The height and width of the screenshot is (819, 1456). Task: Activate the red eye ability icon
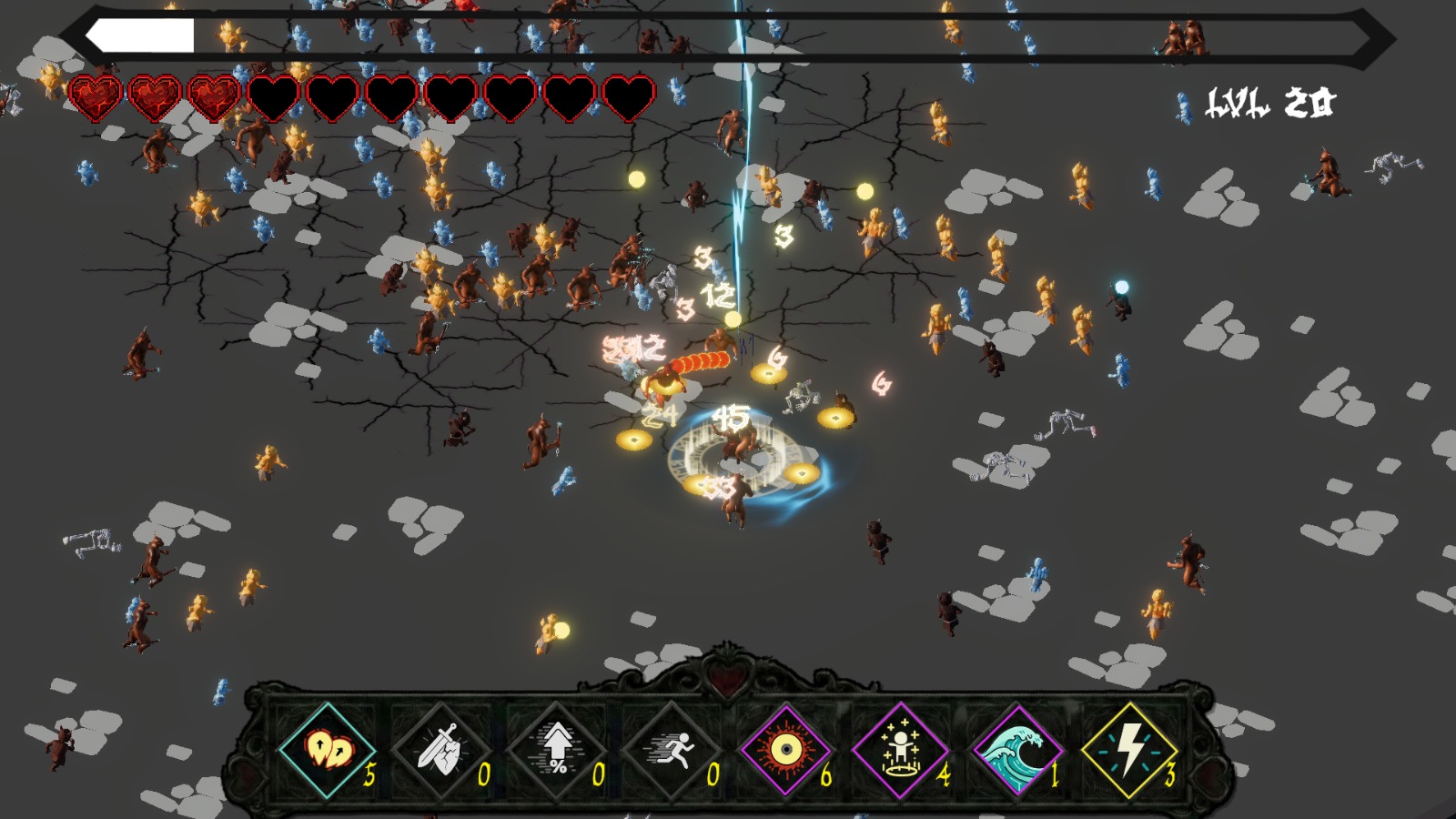[784, 751]
